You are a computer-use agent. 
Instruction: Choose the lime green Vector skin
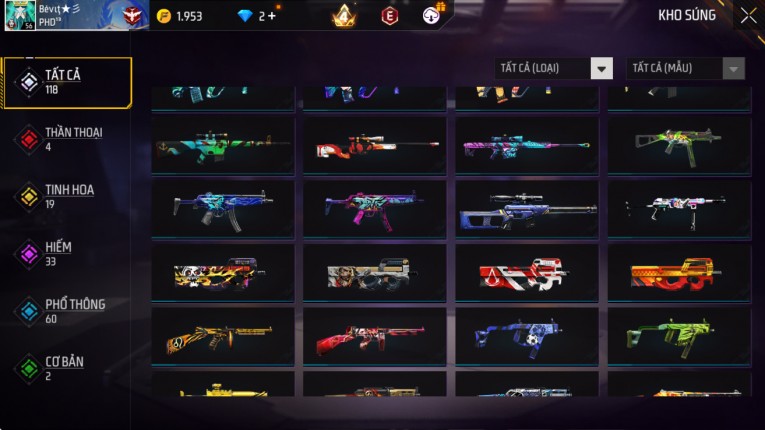(x=679, y=335)
